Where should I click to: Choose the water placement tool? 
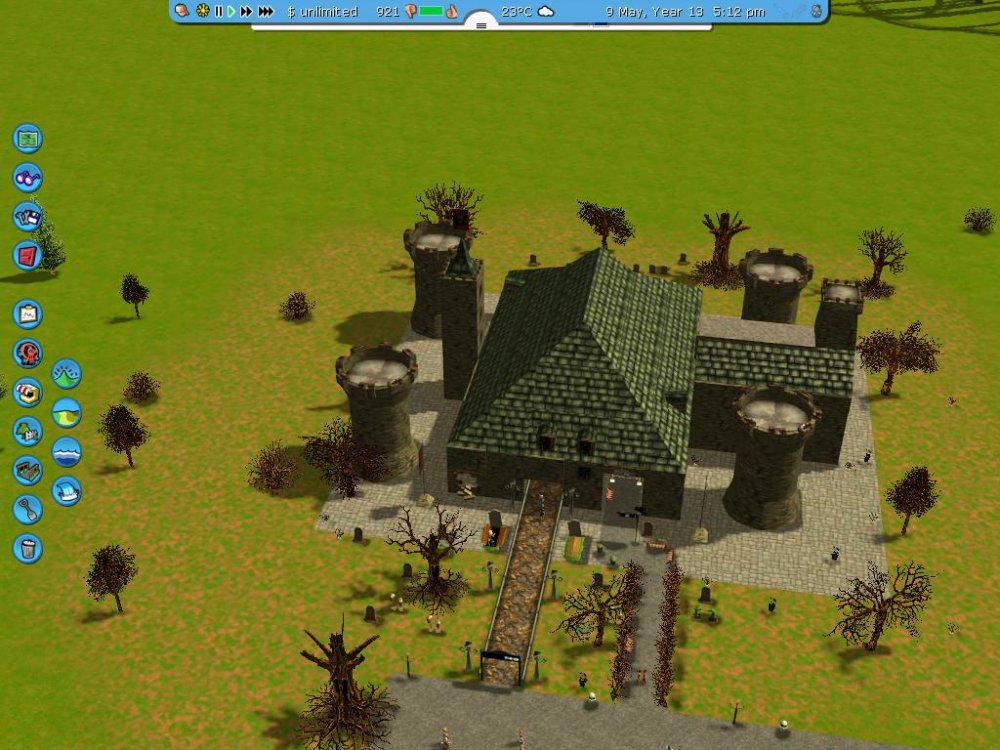point(66,452)
